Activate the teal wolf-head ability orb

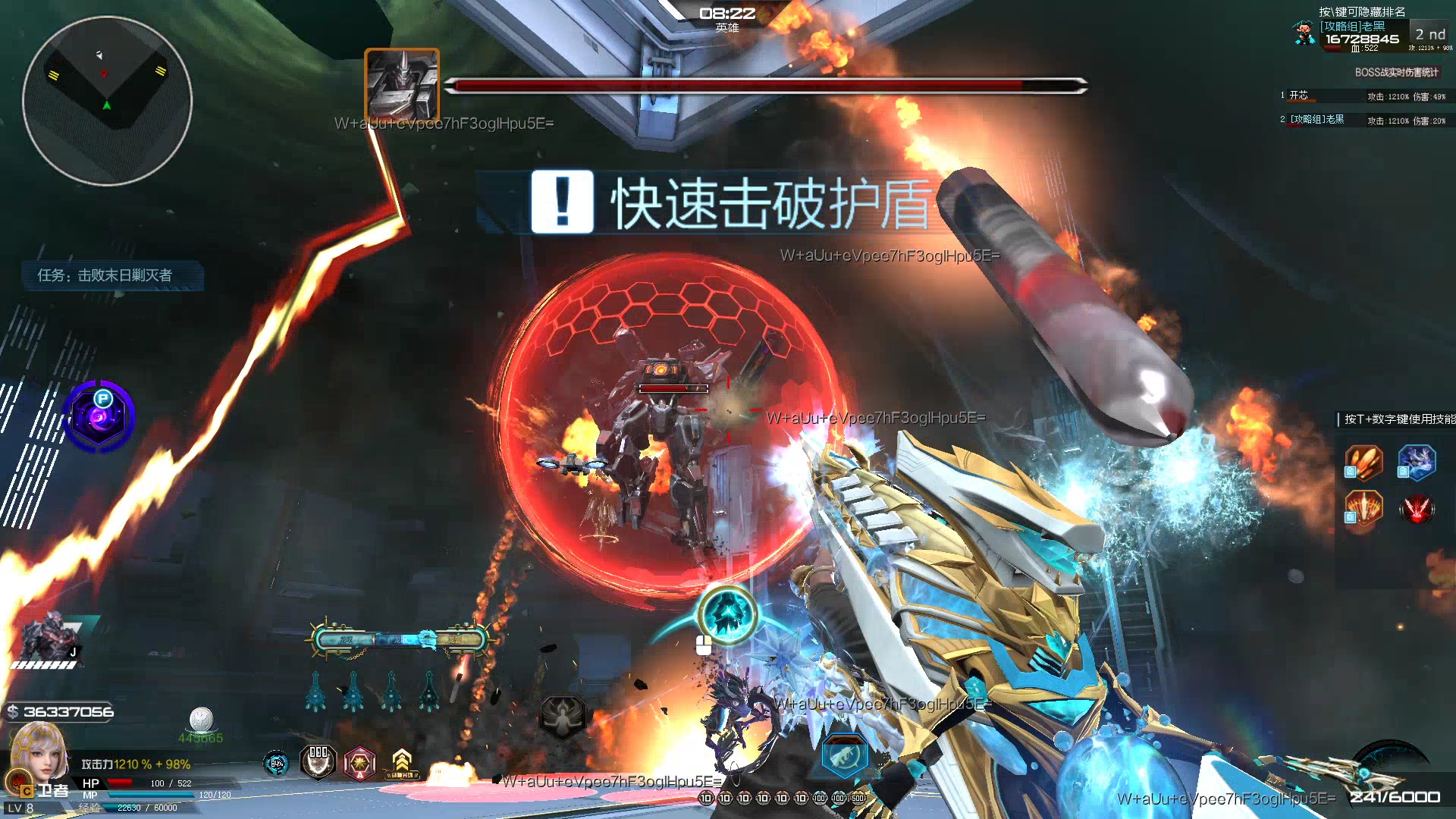click(x=727, y=614)
